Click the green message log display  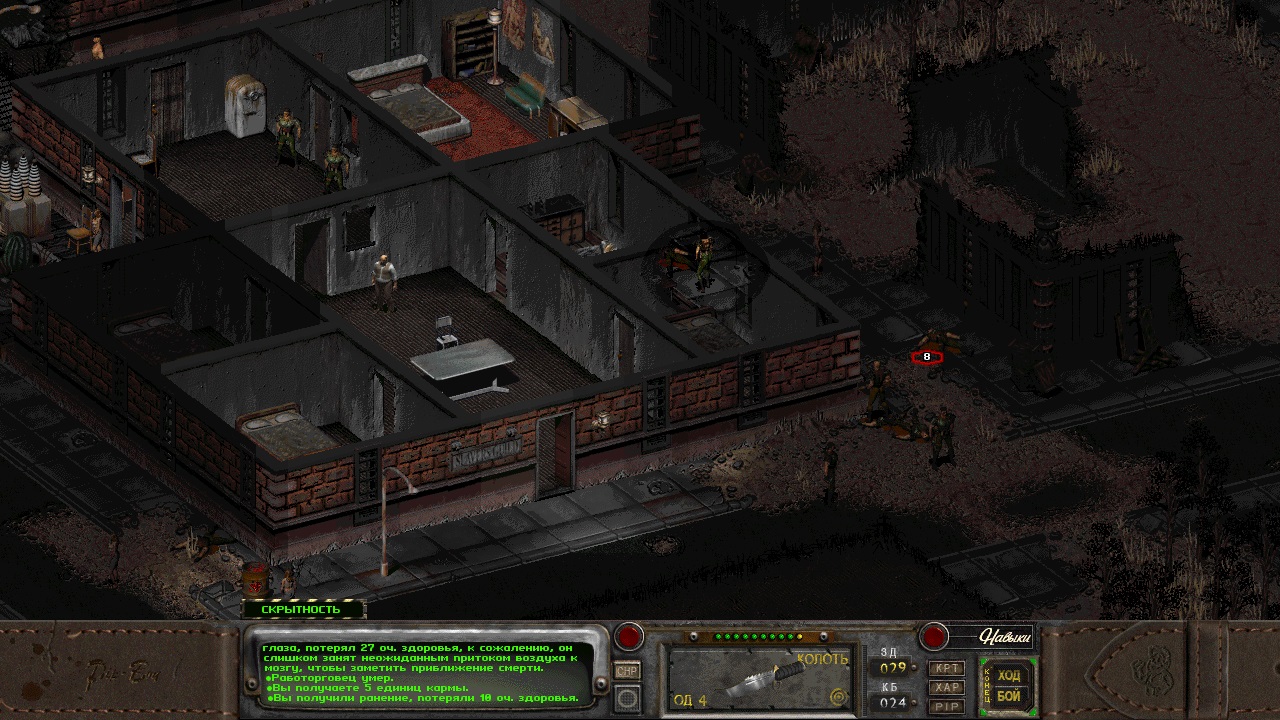(x=424, y=676)
